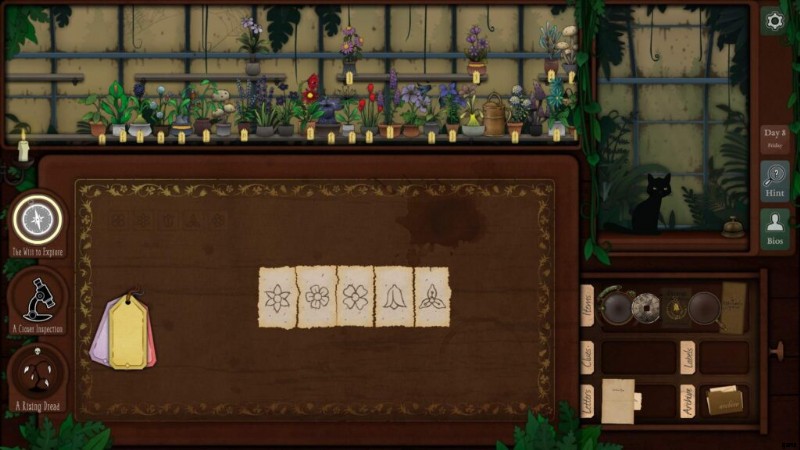This screenshot has height=450, width=800.
Task: Pick up the yellow label tag
Action: (x=128, y=331)
